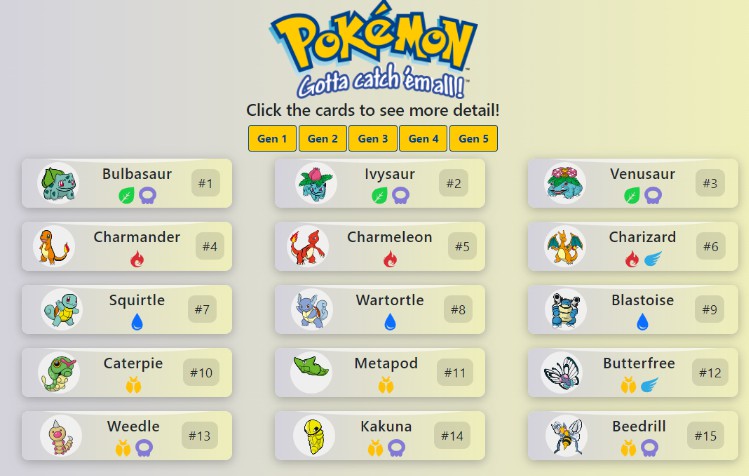Select the Gen 1 button
The height and width of the screenshot is (476, 749).
click(x=272, y=139)
